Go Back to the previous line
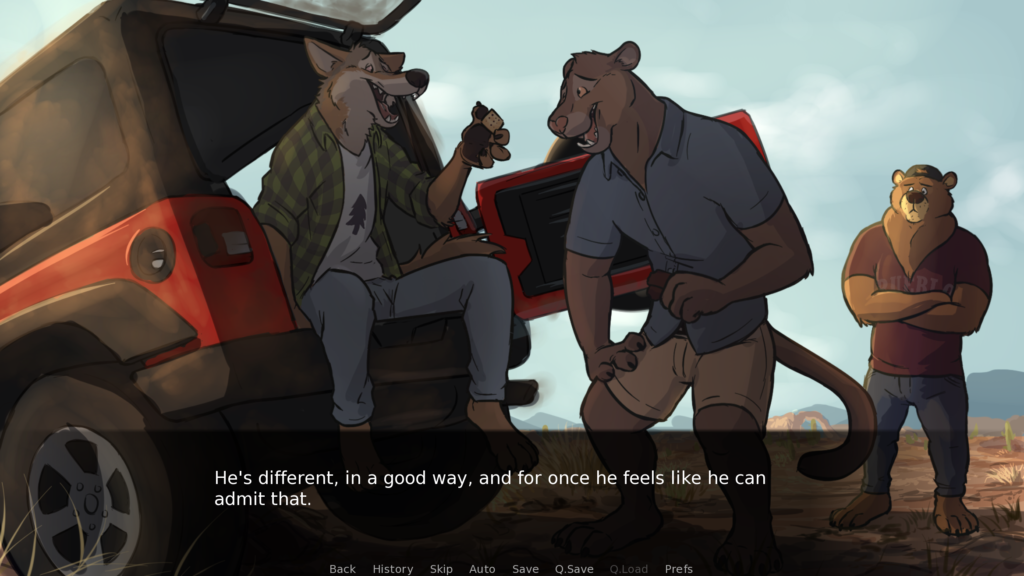This screenshot has height=576, width=1024. pos(342,569)
